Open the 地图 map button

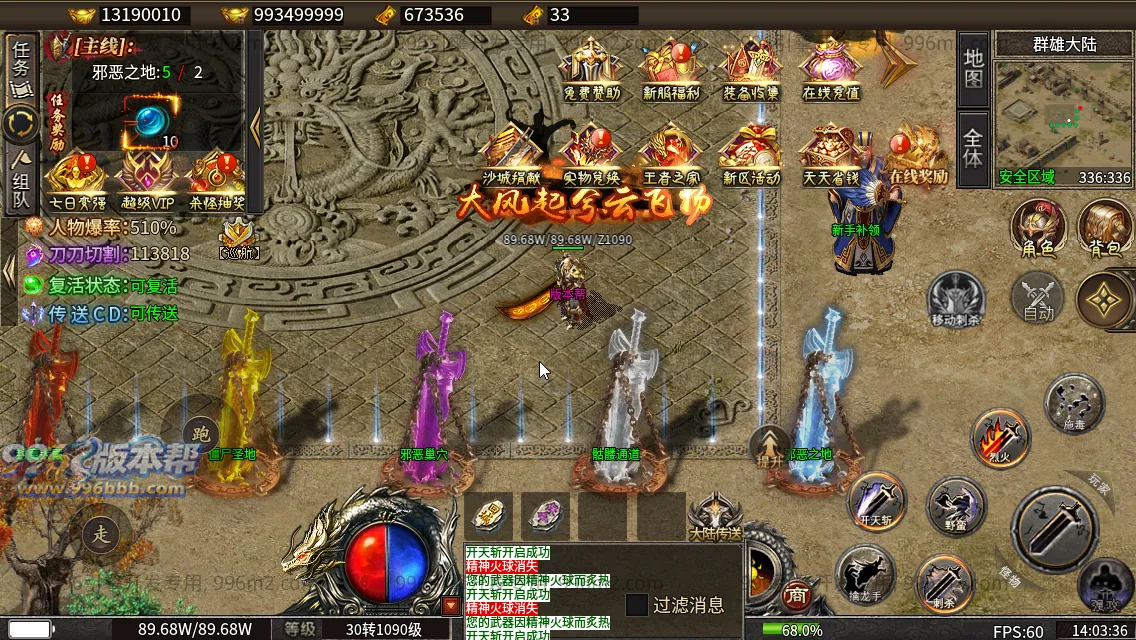[x=973, y=69]
